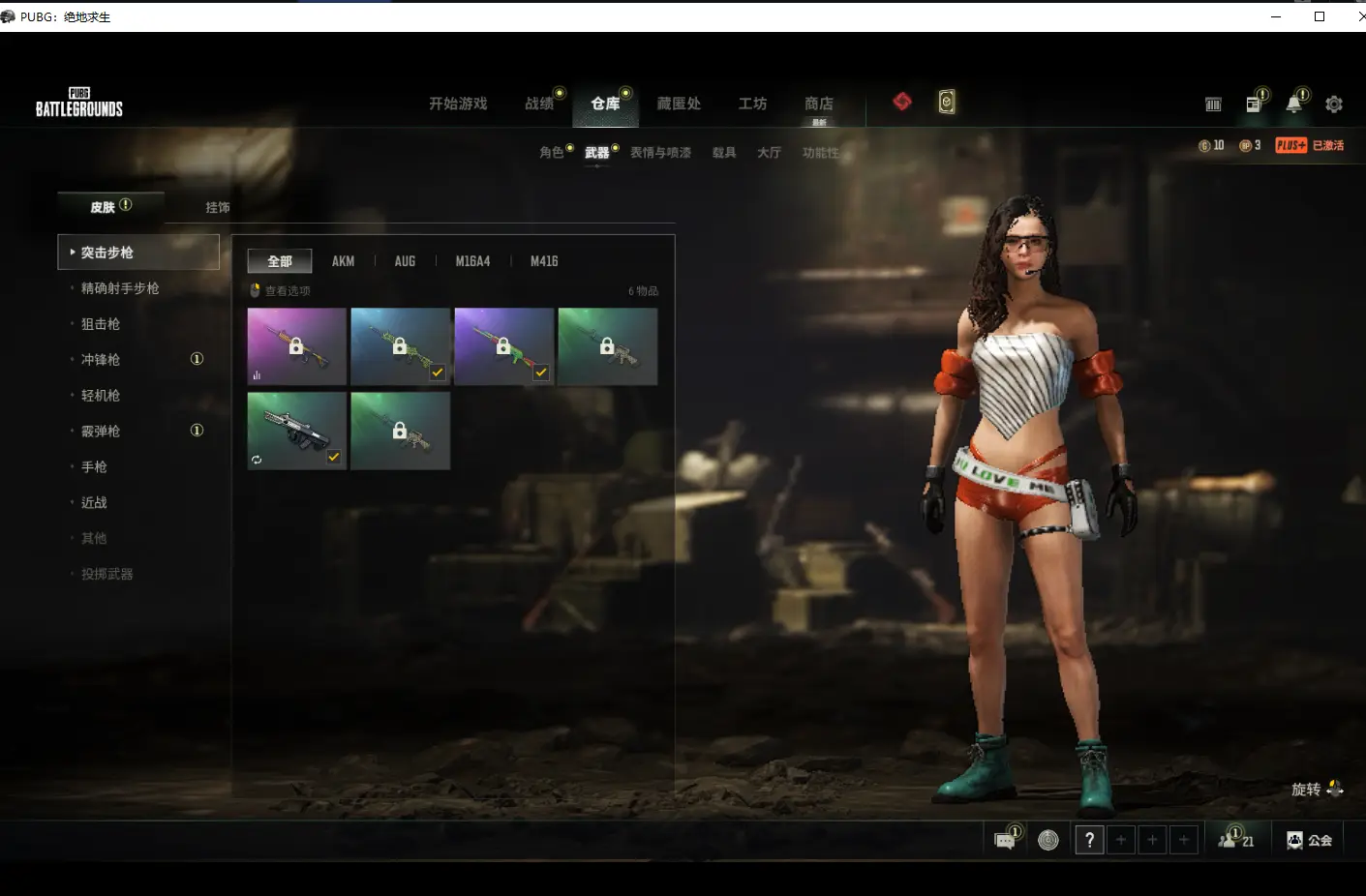The height and width of the screenshot is (896, 1366).
Task: Switch to 表情与喷漆 emotes sub-tab
Action: click(x=660, y=153)
